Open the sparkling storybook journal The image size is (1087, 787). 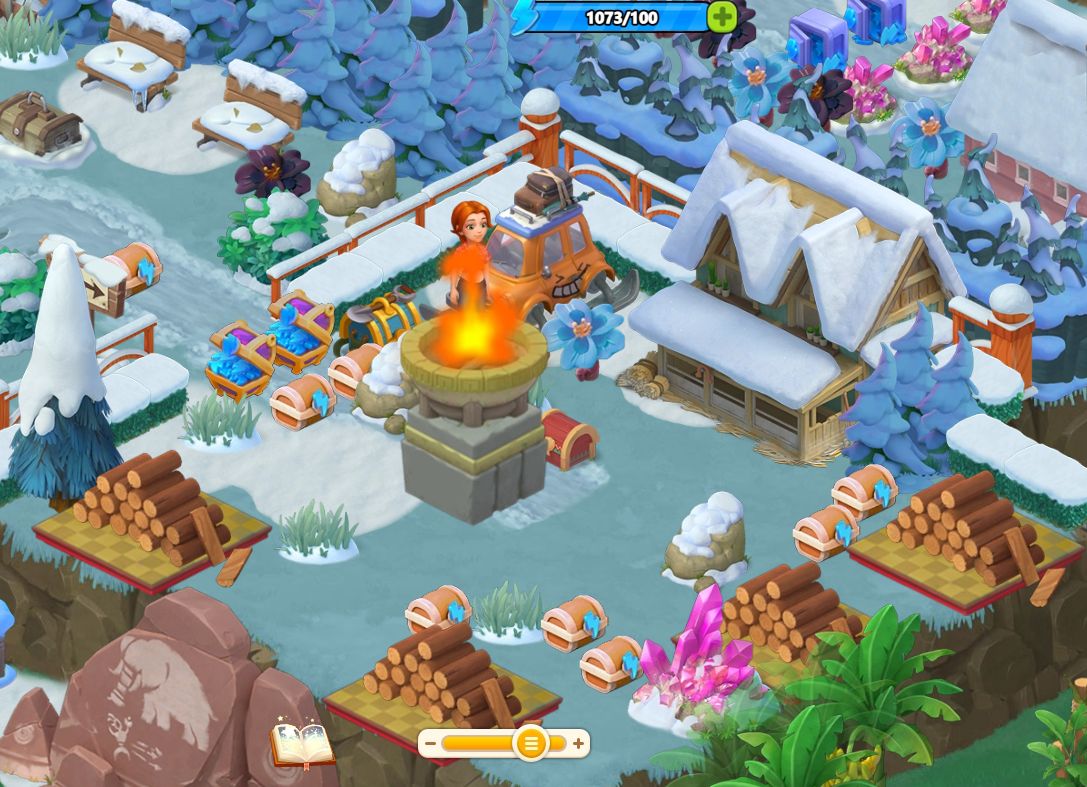(302, 745)
